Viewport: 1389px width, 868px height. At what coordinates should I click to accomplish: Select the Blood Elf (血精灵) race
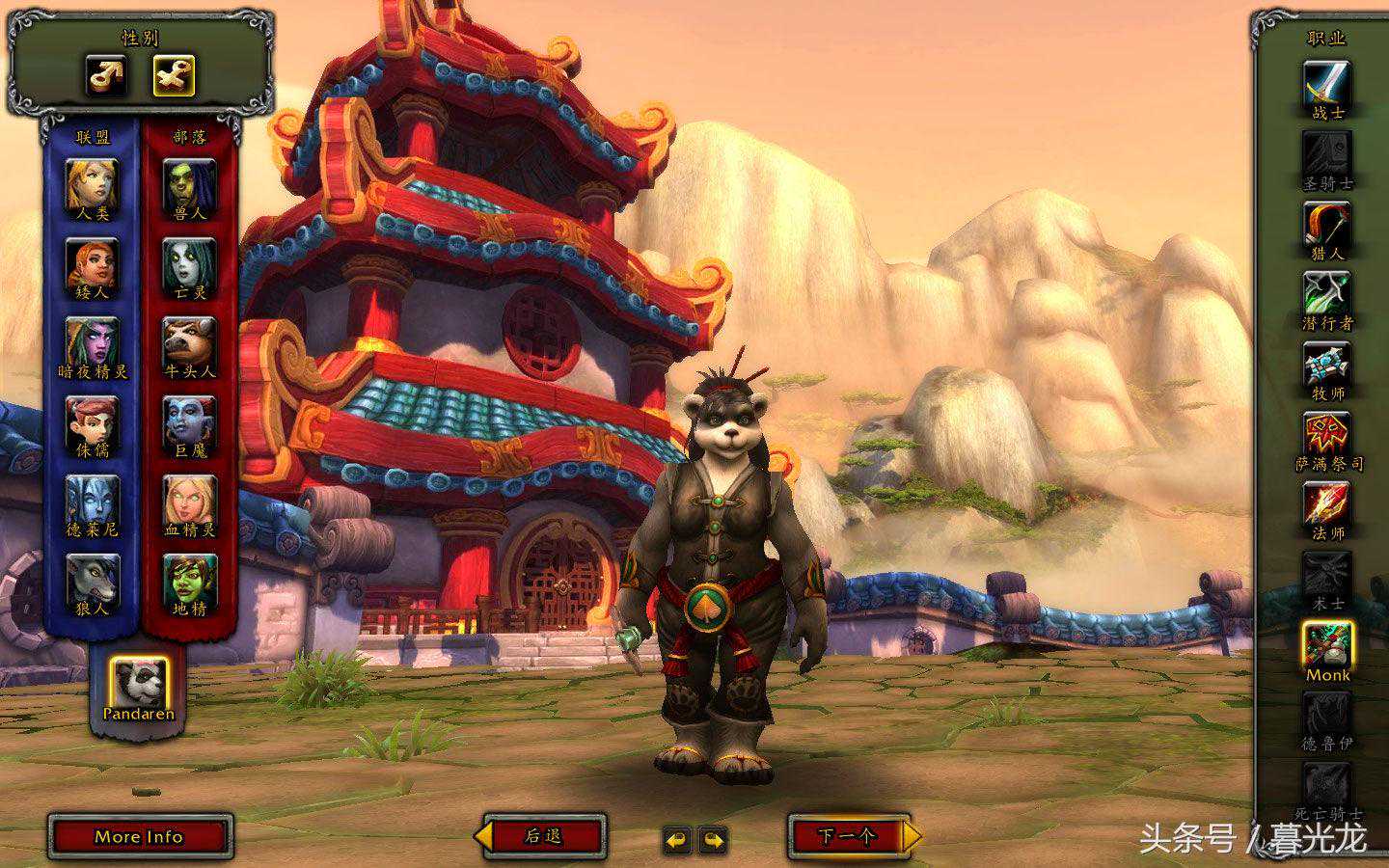[x=189, y=501]
